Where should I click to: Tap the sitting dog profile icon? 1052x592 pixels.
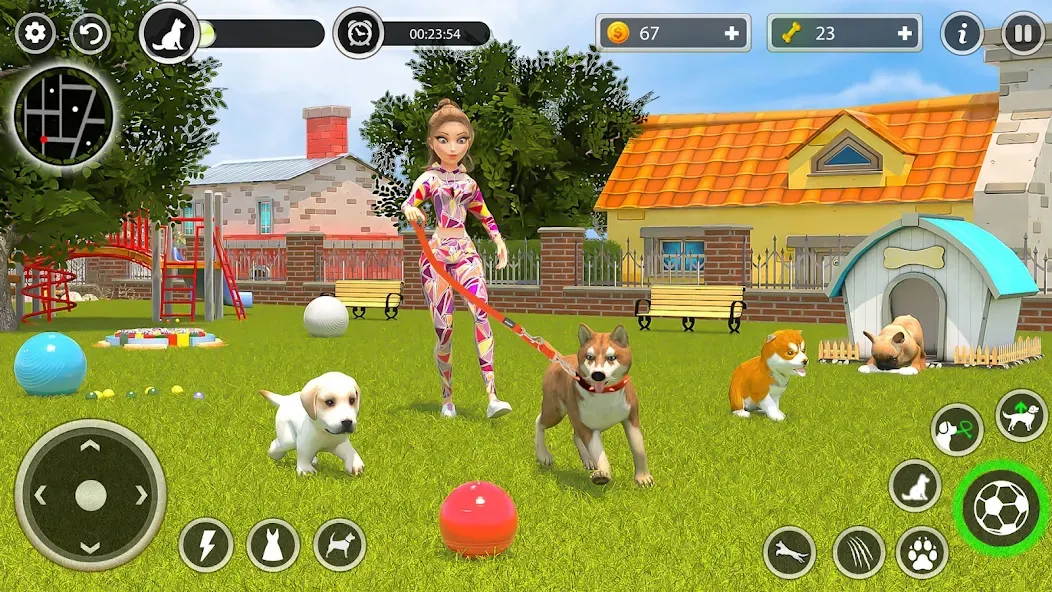pyautogui.click(x=168, y=34)
